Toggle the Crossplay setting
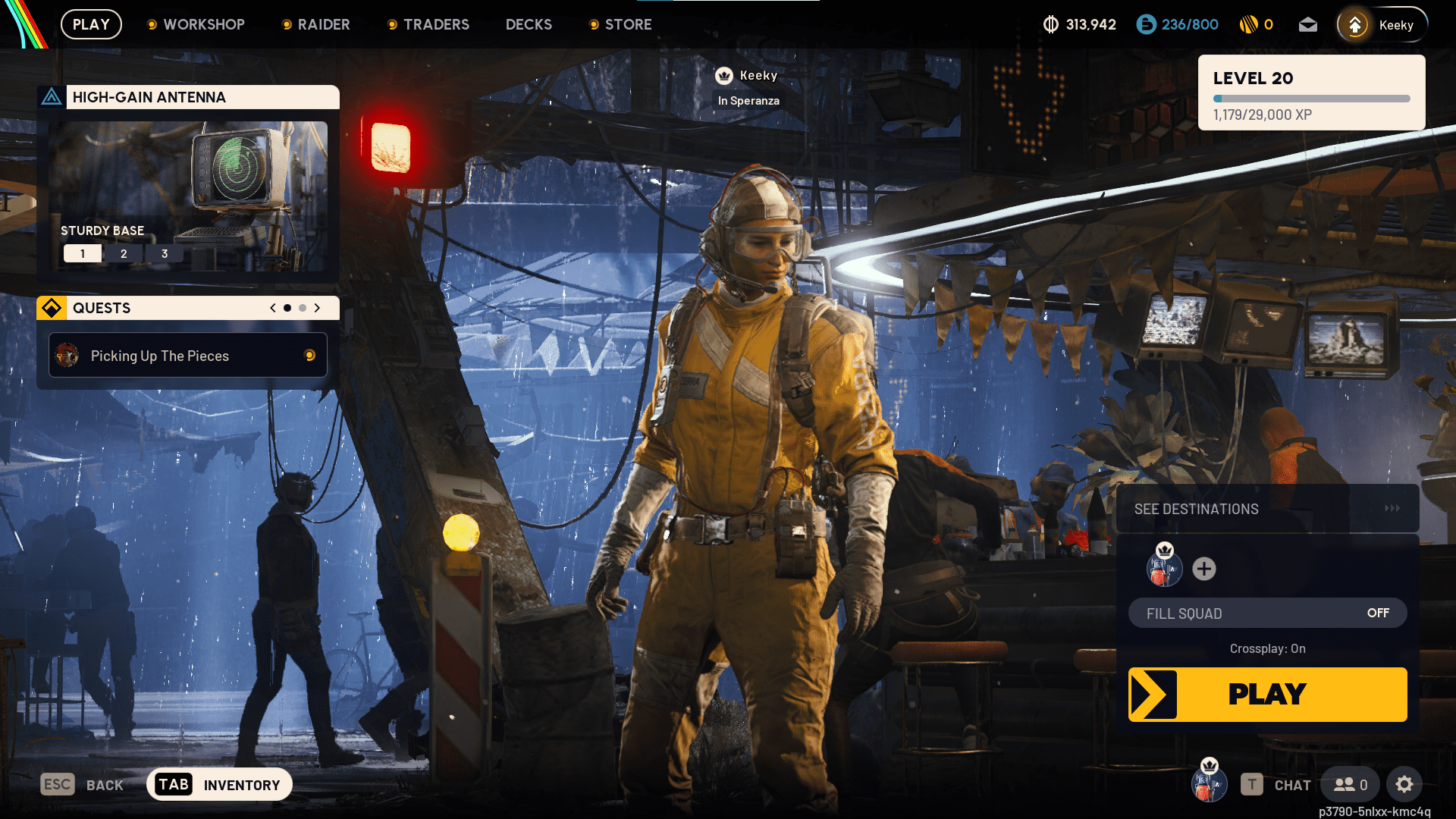This screenshot has width=1456, height=819. pyautogui.click(x=1267, y=648)
